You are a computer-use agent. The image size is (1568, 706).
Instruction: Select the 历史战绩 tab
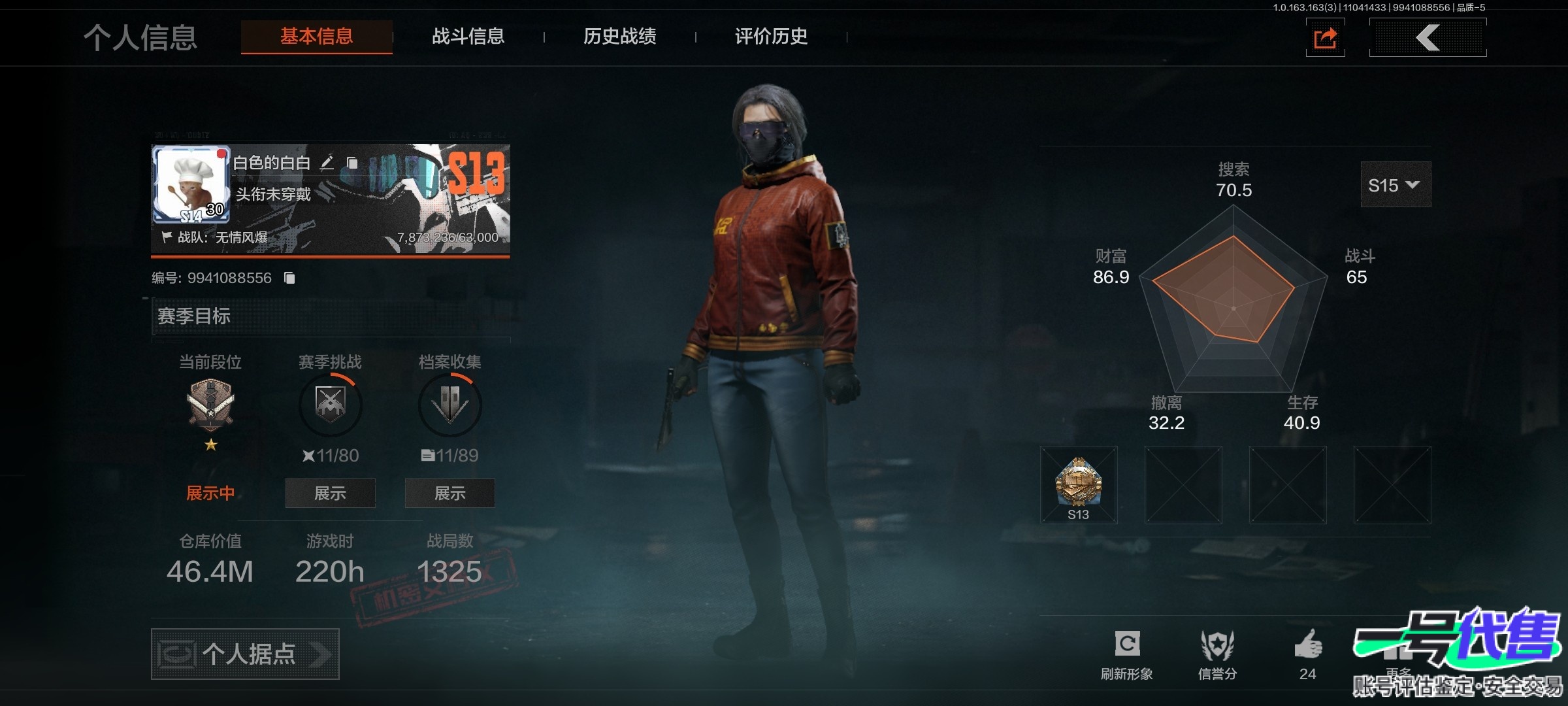(x=619, y=37)
